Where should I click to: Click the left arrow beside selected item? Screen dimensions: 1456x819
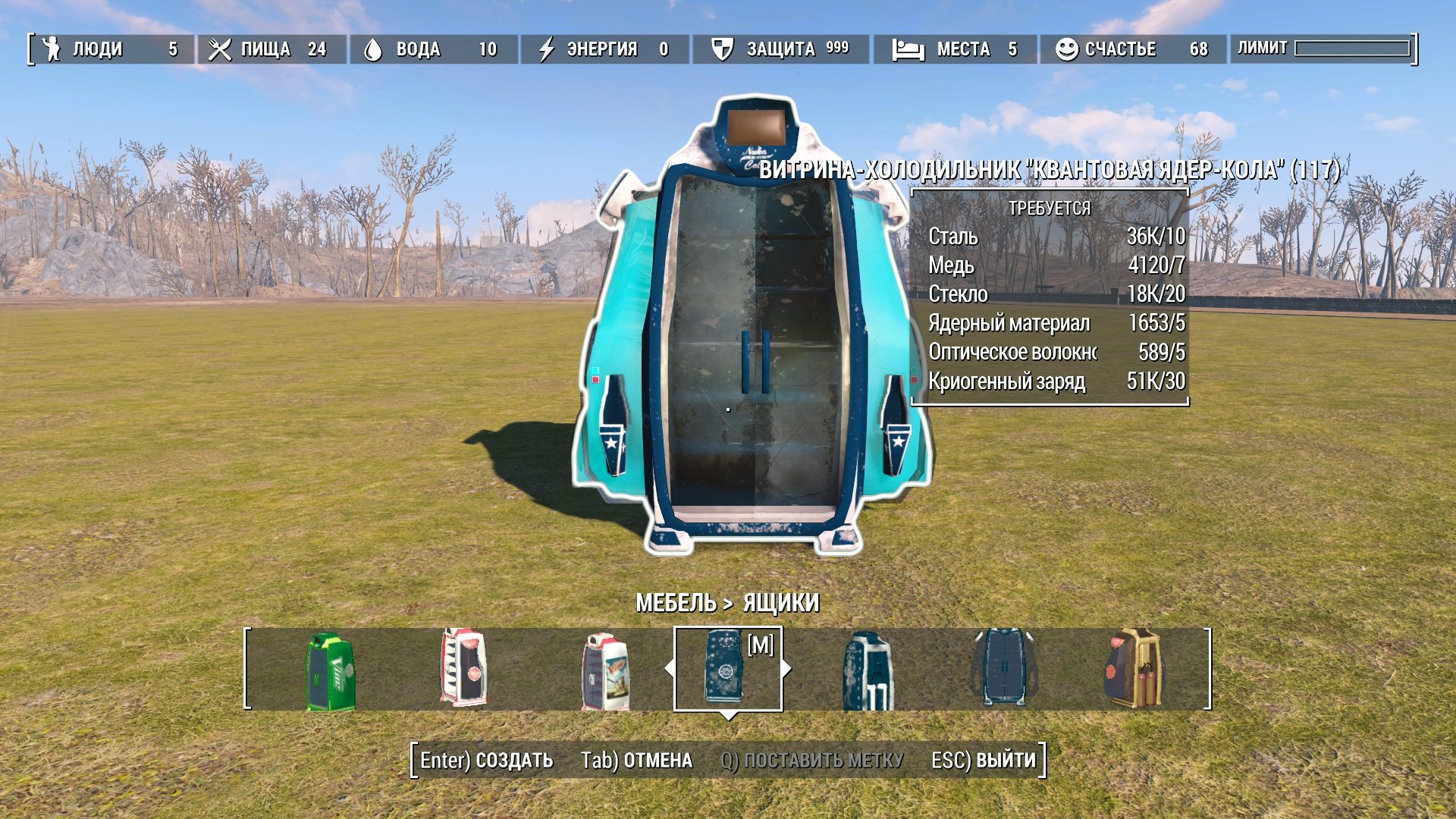pos(668,669)
